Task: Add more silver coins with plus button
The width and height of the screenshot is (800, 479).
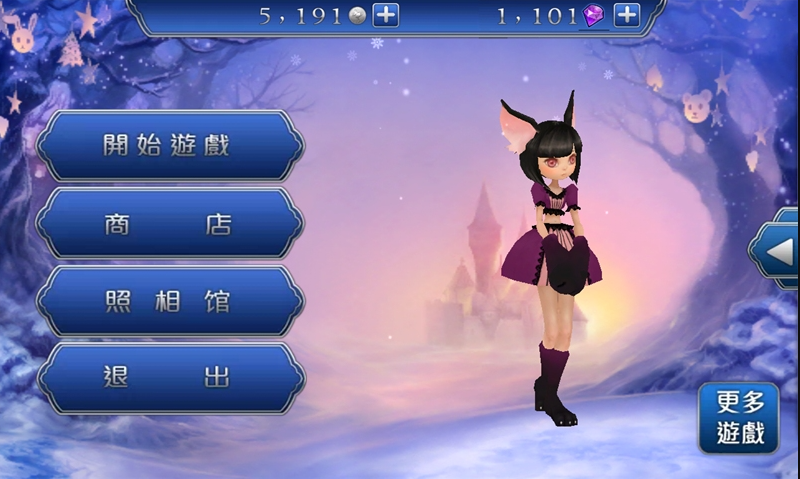Action: point(386,15)
